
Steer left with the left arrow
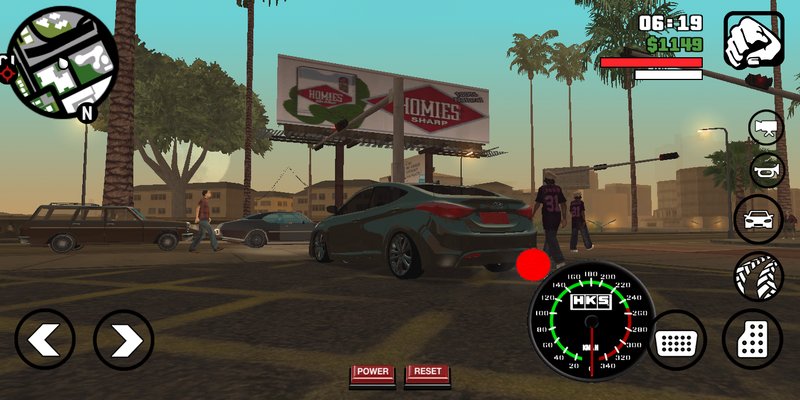[45, 340]
